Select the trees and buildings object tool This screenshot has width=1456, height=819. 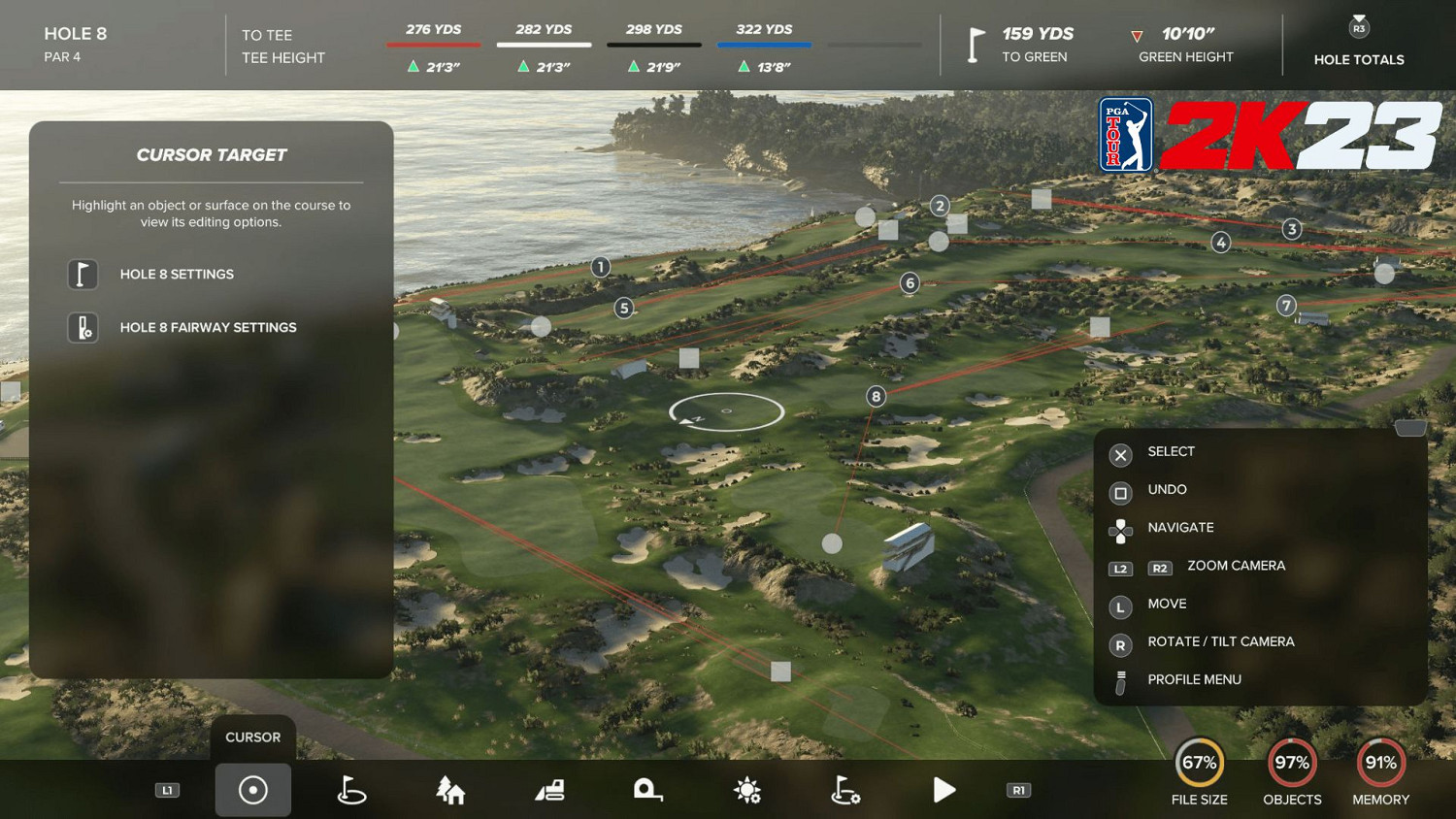point(450,789)
